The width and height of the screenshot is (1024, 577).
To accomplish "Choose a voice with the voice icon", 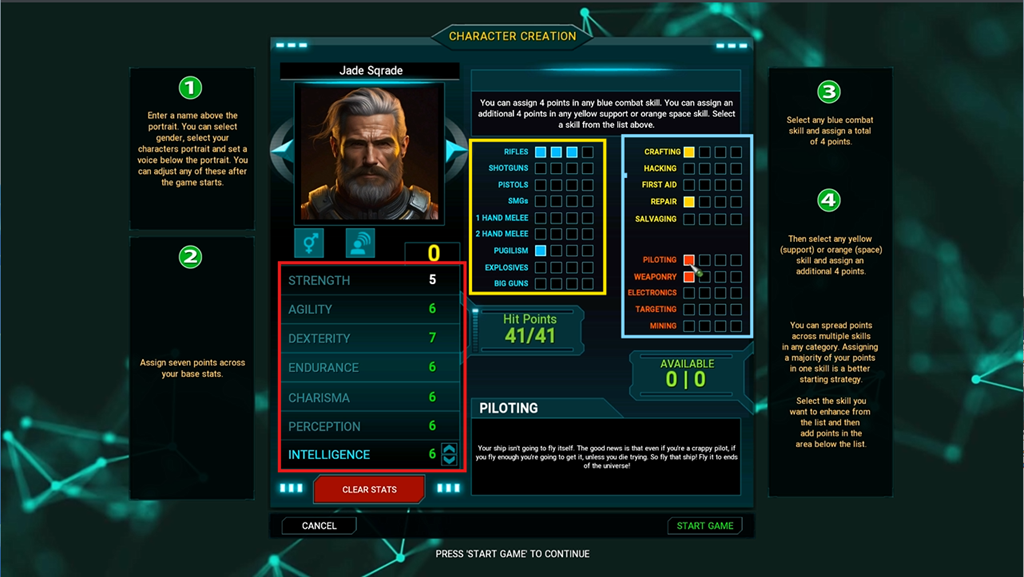I will [x=360, y=243].
